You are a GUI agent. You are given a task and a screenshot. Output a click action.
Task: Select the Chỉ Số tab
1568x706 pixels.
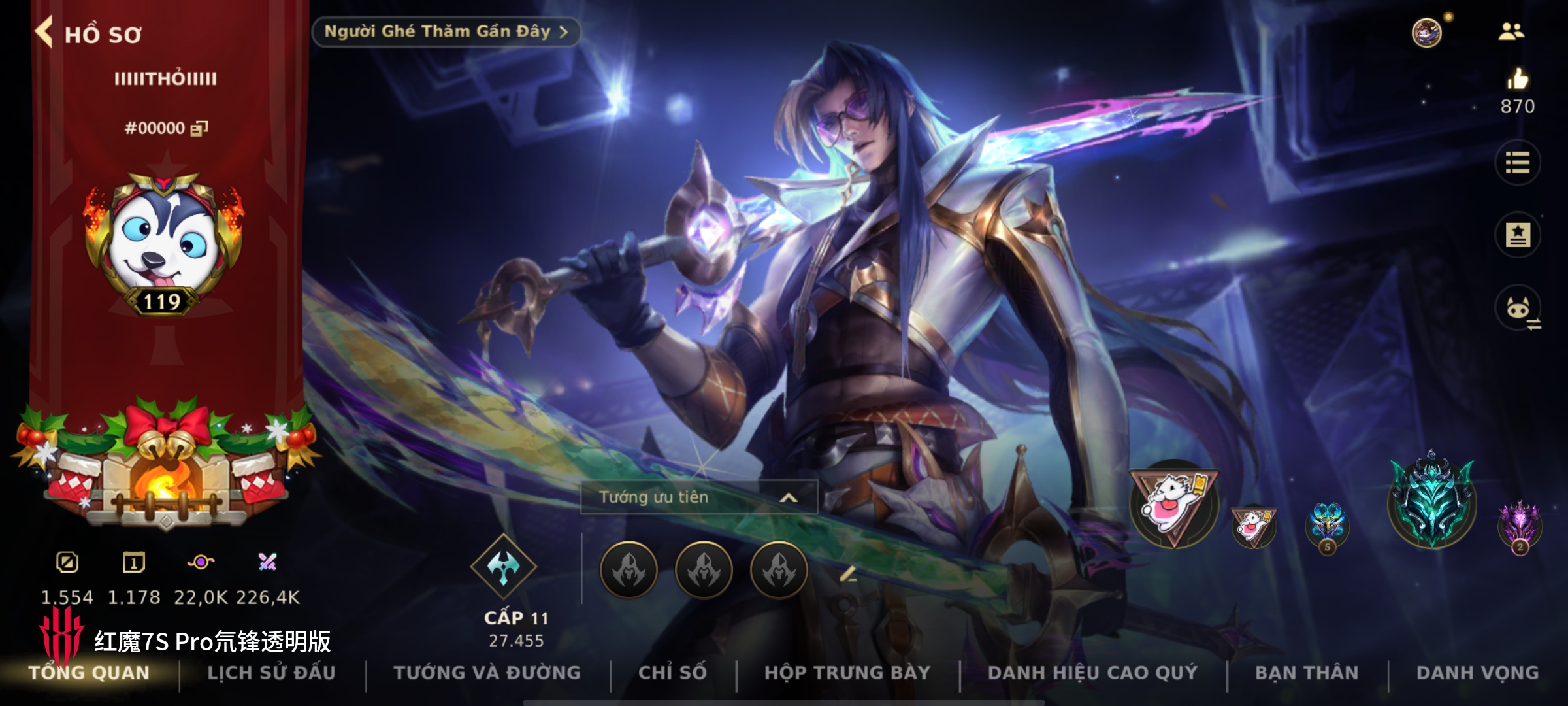pos(672,673)
